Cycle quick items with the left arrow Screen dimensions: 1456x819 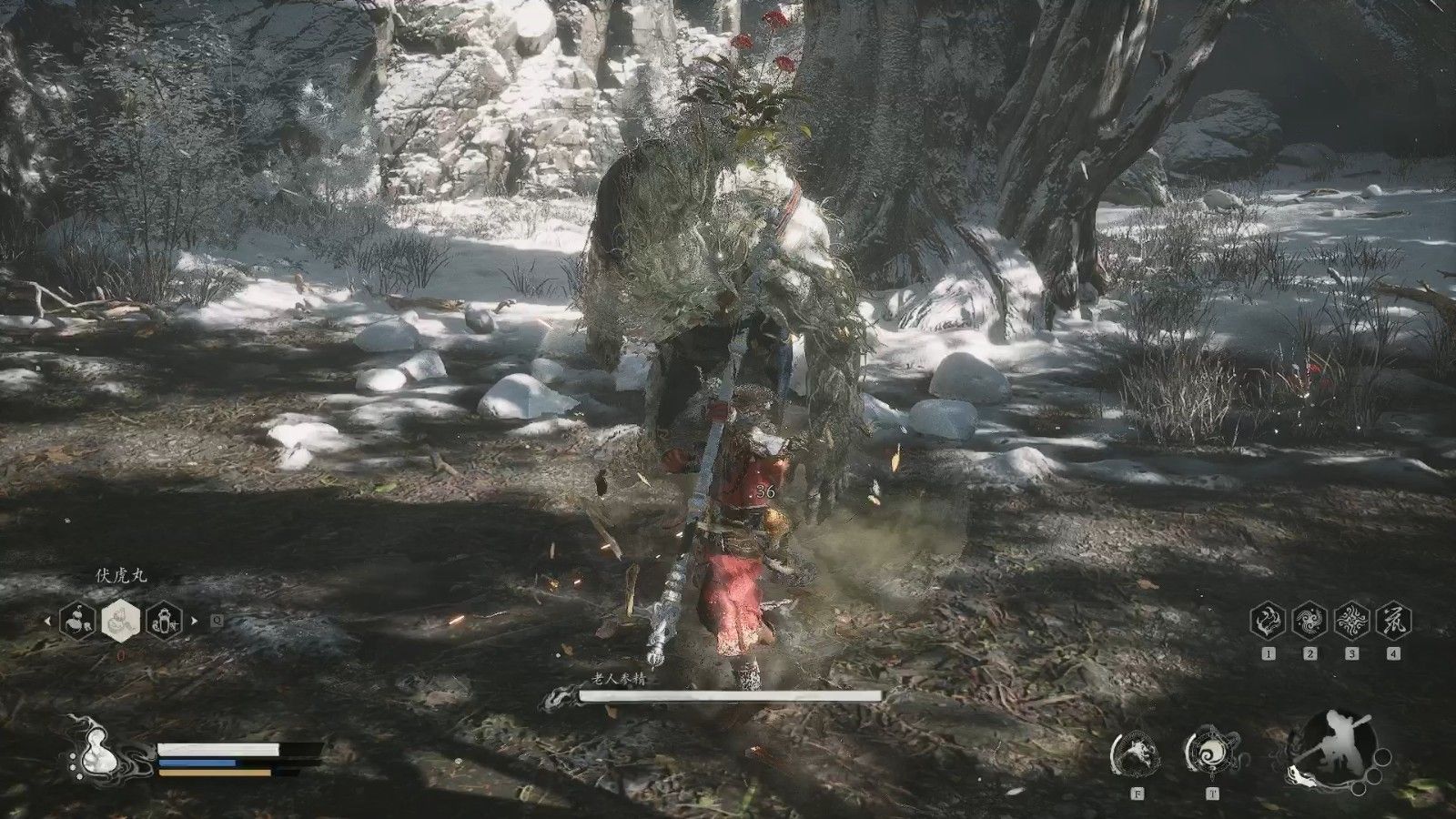[x=49, y=622]
